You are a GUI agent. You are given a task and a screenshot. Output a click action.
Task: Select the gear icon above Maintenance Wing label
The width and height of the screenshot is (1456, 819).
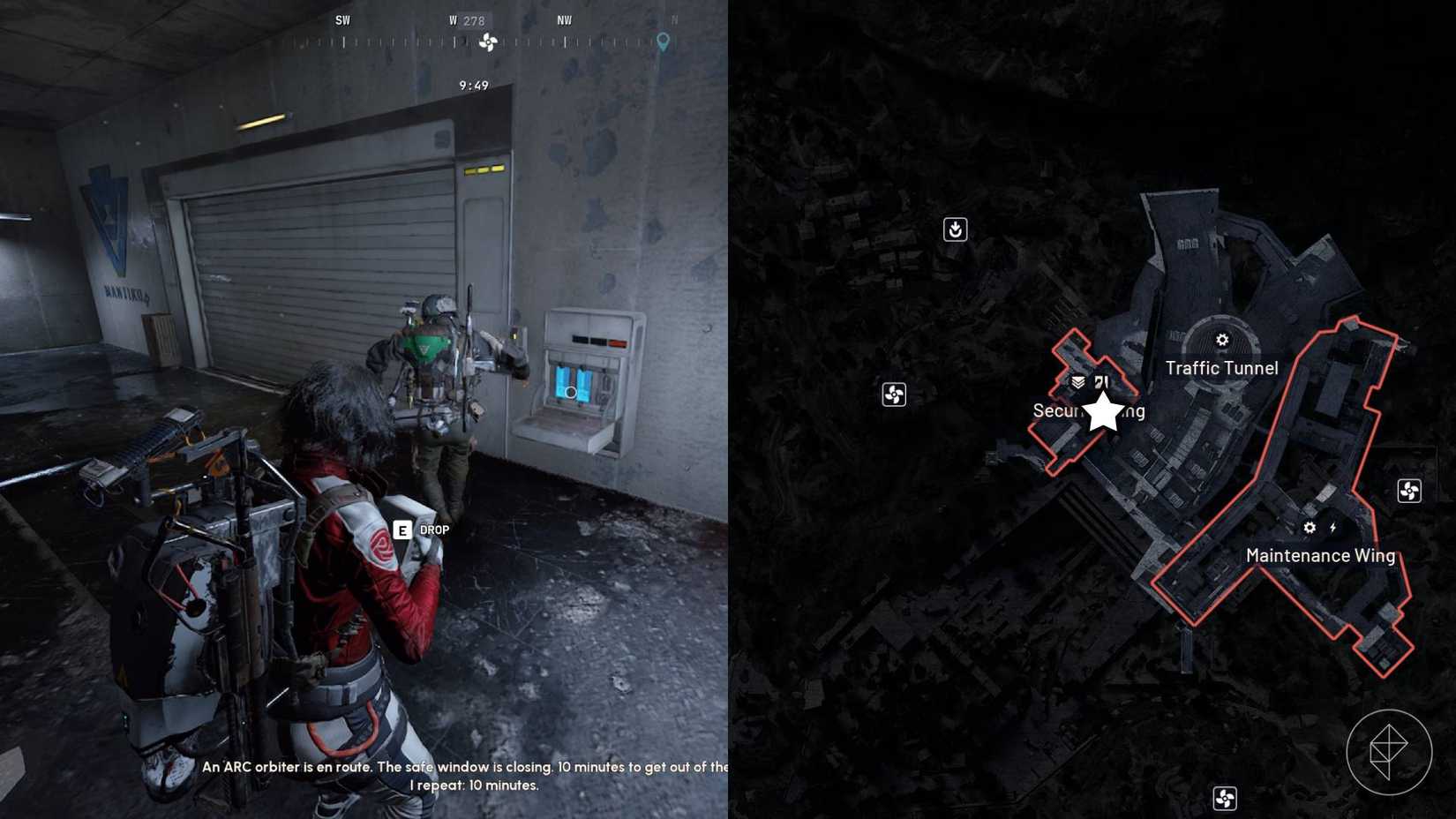[x=1310, y=527]
